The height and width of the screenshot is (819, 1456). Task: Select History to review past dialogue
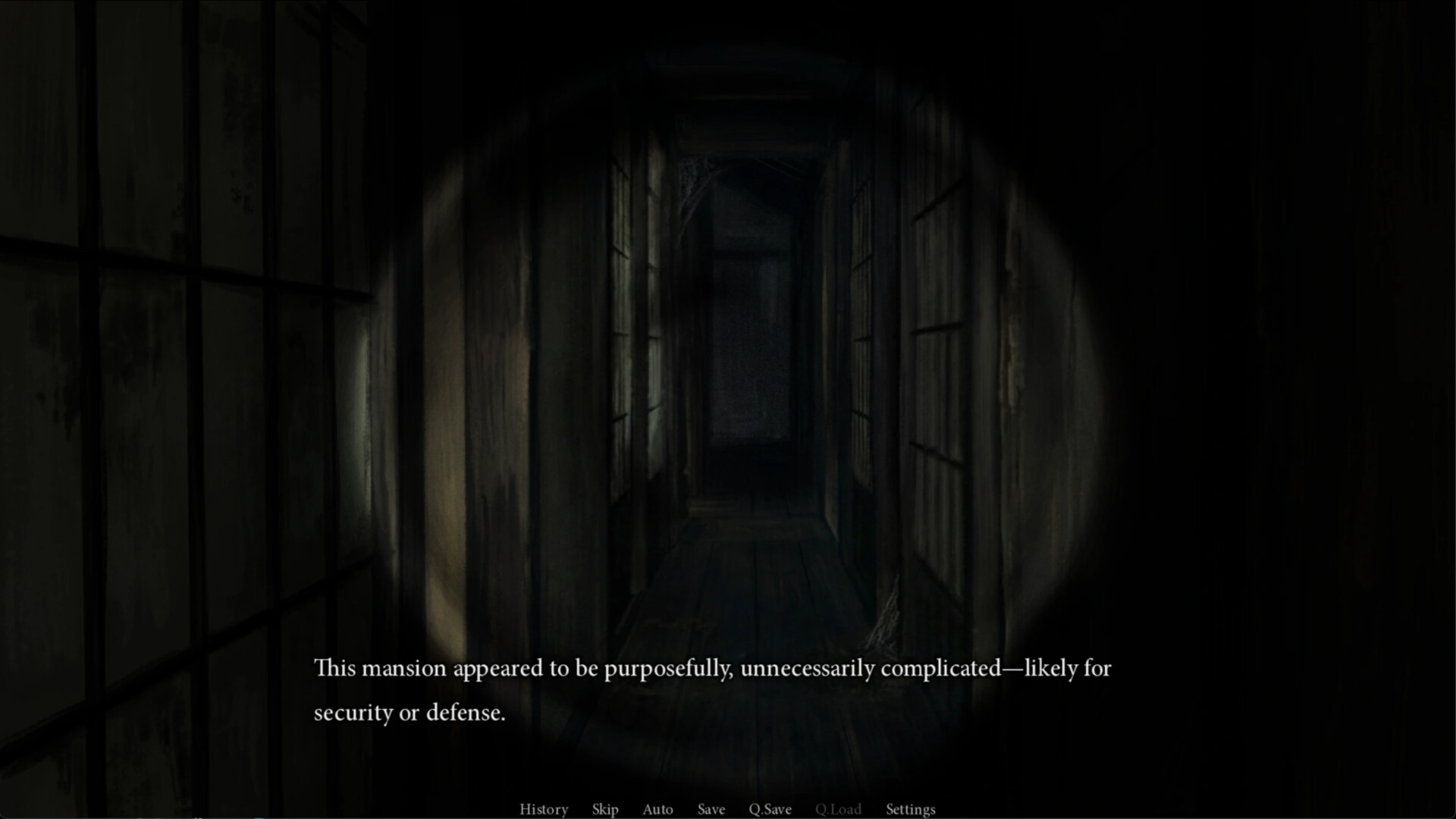tap(543, 809)
